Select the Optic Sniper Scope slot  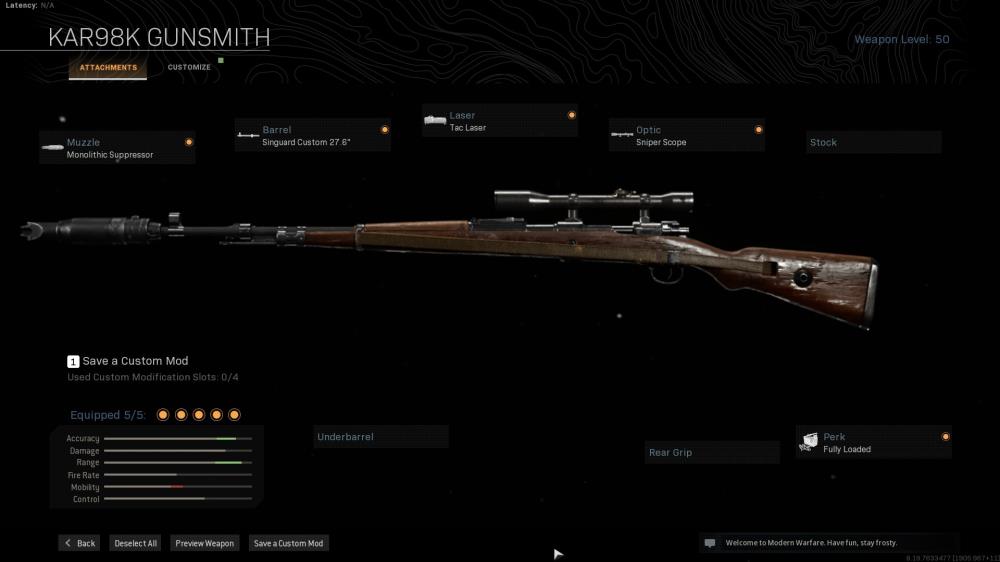687,136
